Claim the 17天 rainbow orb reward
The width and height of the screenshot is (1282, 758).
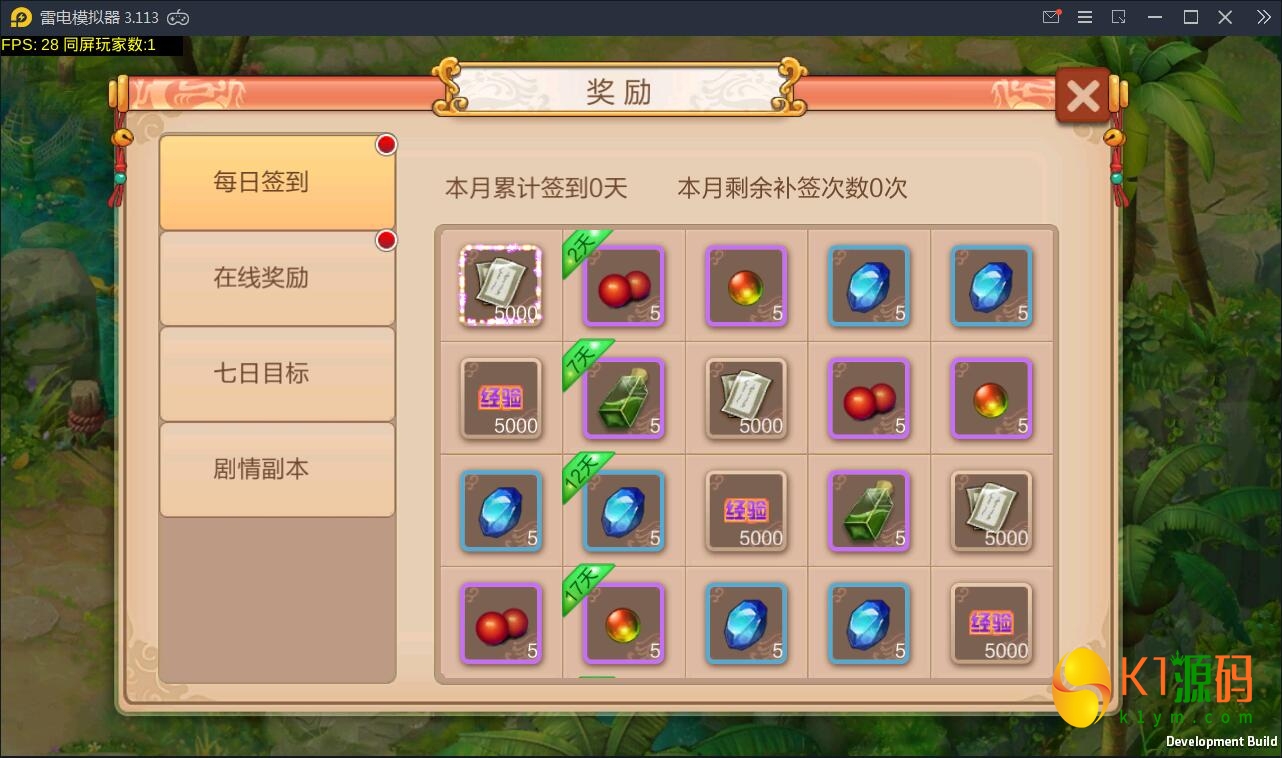[x=624, y=624]
